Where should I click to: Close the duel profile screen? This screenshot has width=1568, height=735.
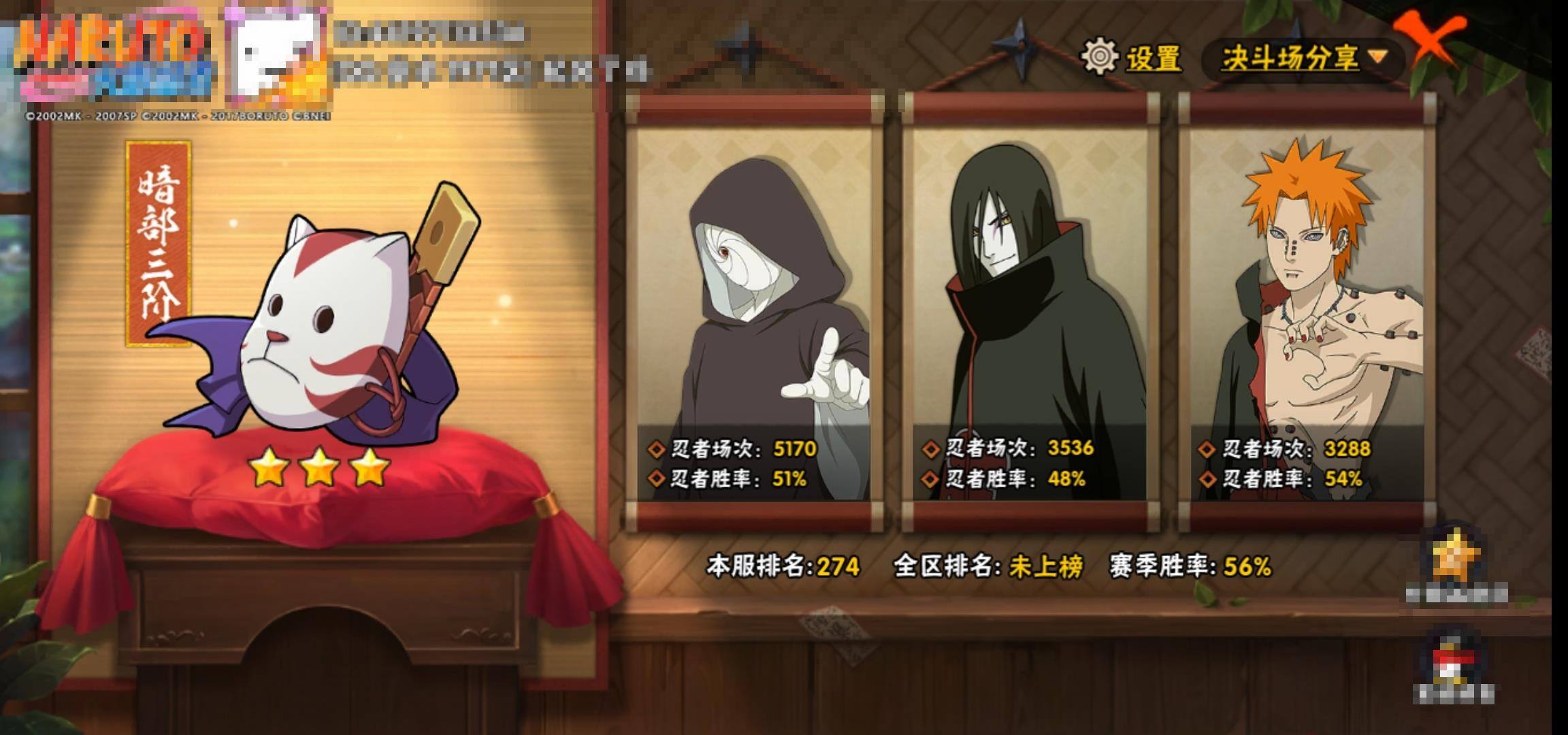pyautogui.click(x=1431, y=39)
